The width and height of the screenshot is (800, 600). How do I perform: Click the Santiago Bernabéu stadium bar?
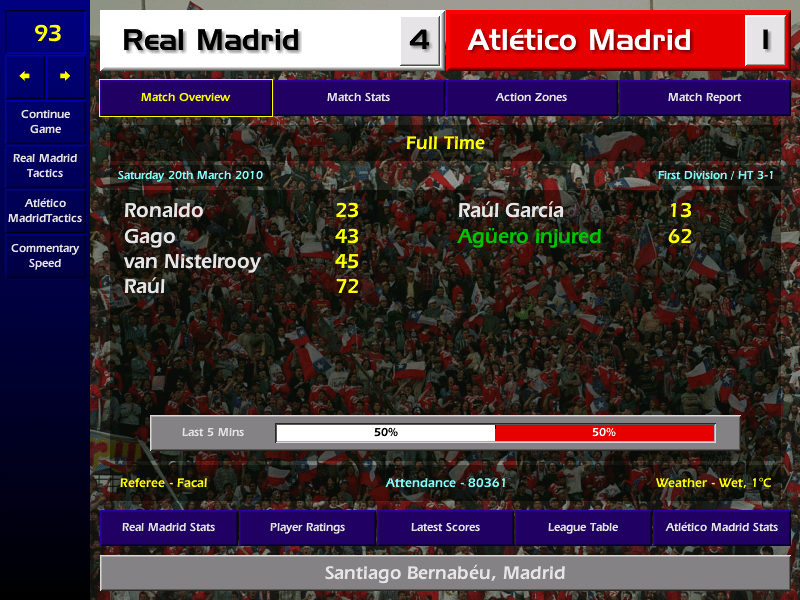pos(445,573)
